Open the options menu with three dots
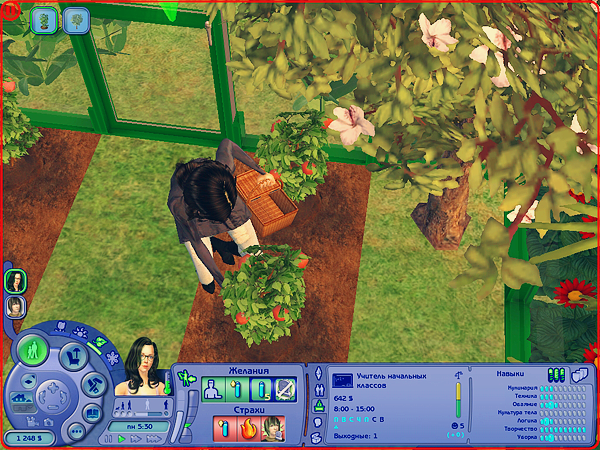The width and height of the screenshot is (600, 450). [x=75, y=431]
